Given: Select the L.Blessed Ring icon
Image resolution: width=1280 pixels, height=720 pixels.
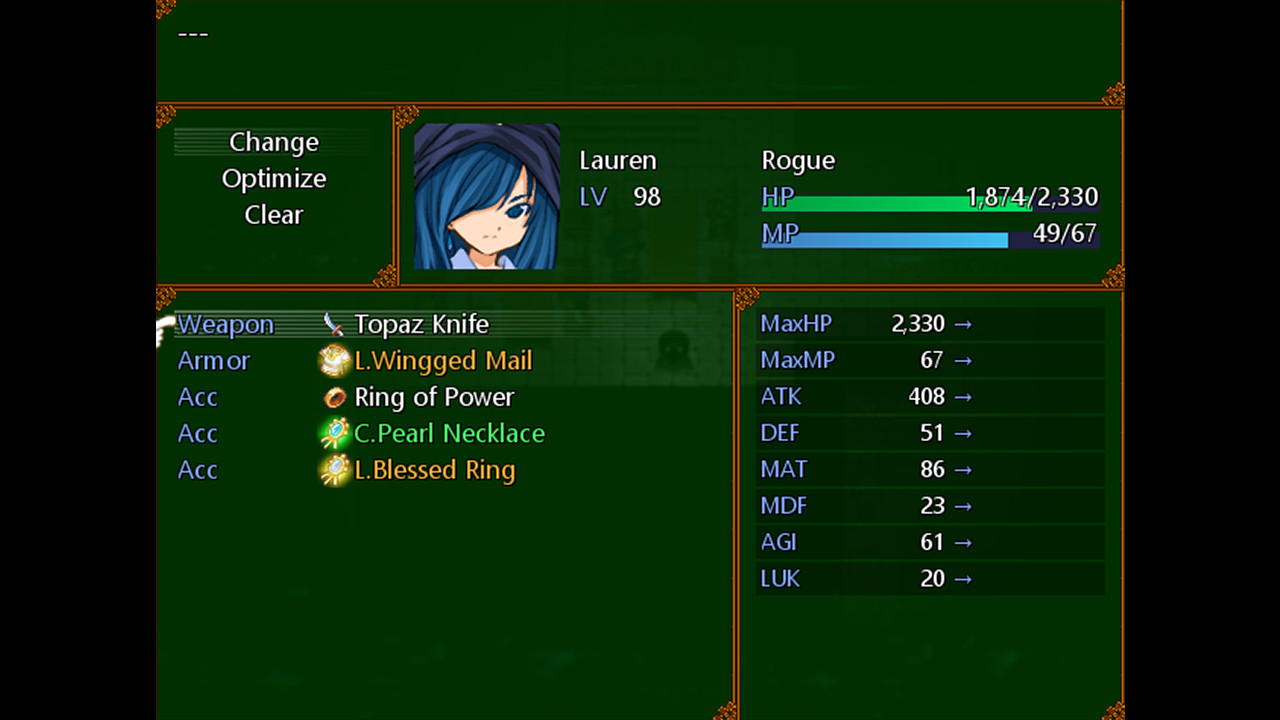Looking at the screenshot, I should point(334,470).
